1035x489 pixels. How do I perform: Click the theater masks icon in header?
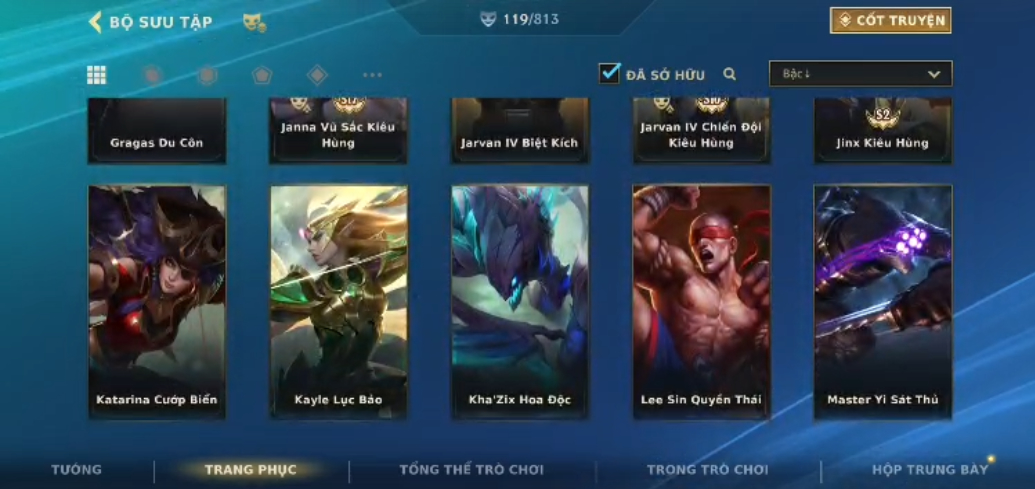click(x=254, y=22)
